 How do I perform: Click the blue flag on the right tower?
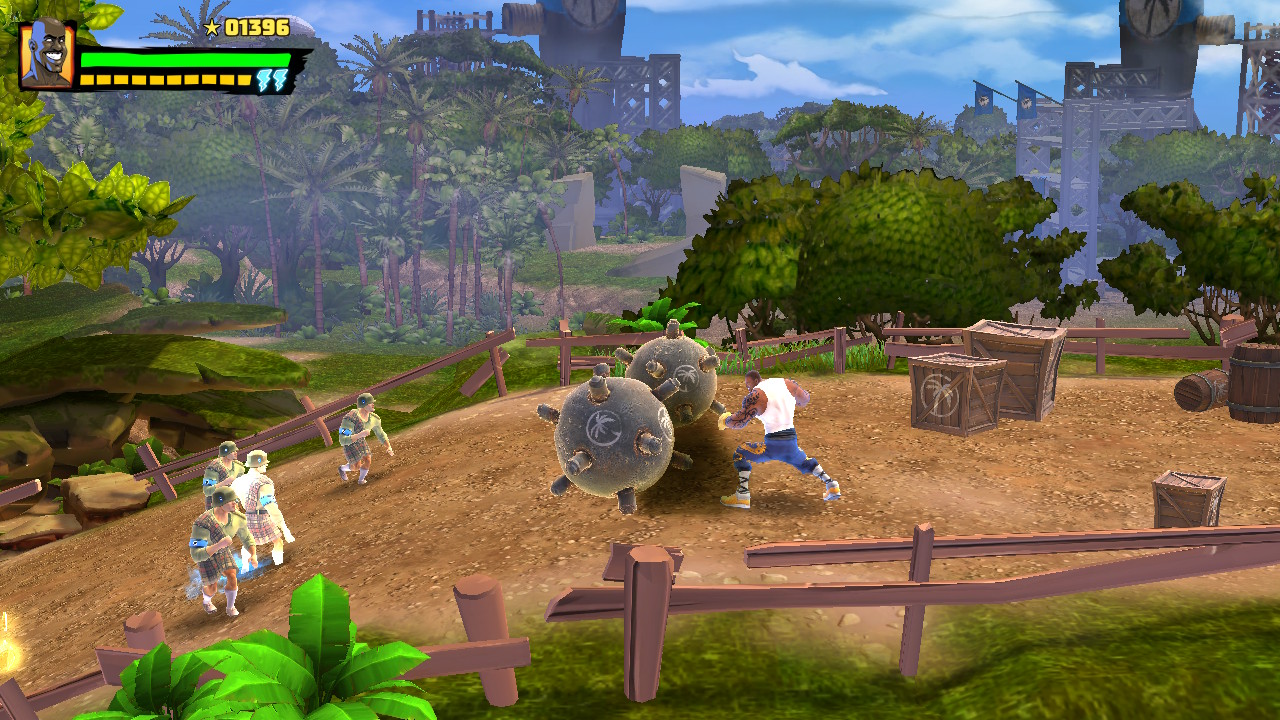tap(1026, 100)
